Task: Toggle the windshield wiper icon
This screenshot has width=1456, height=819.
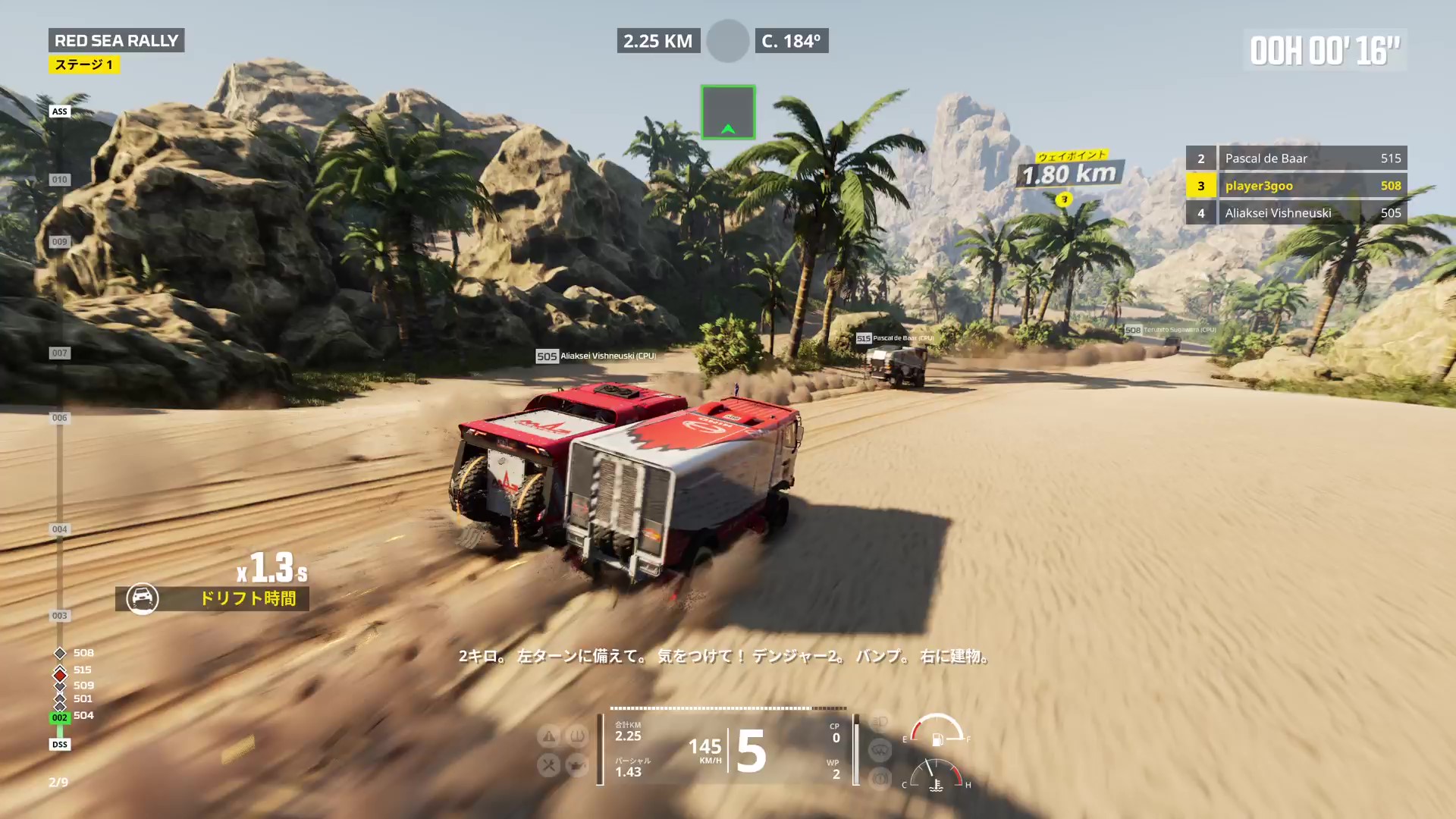Action: [880, 750]
